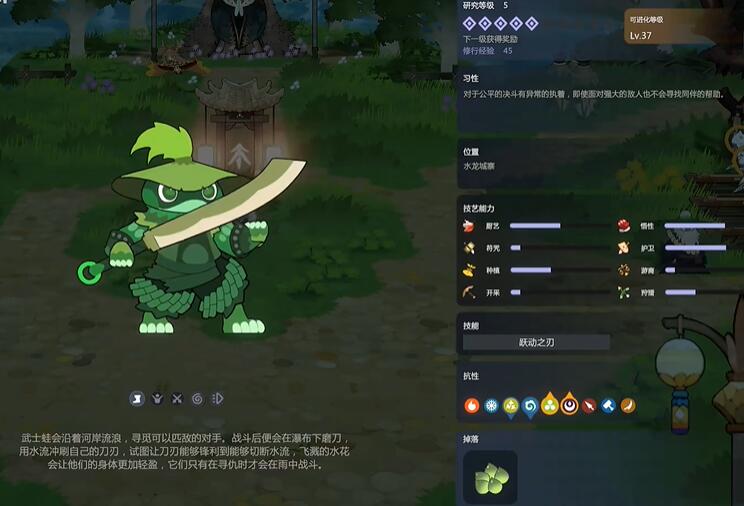
Task: Select the spiral animation icon
Action: (197, 399)
